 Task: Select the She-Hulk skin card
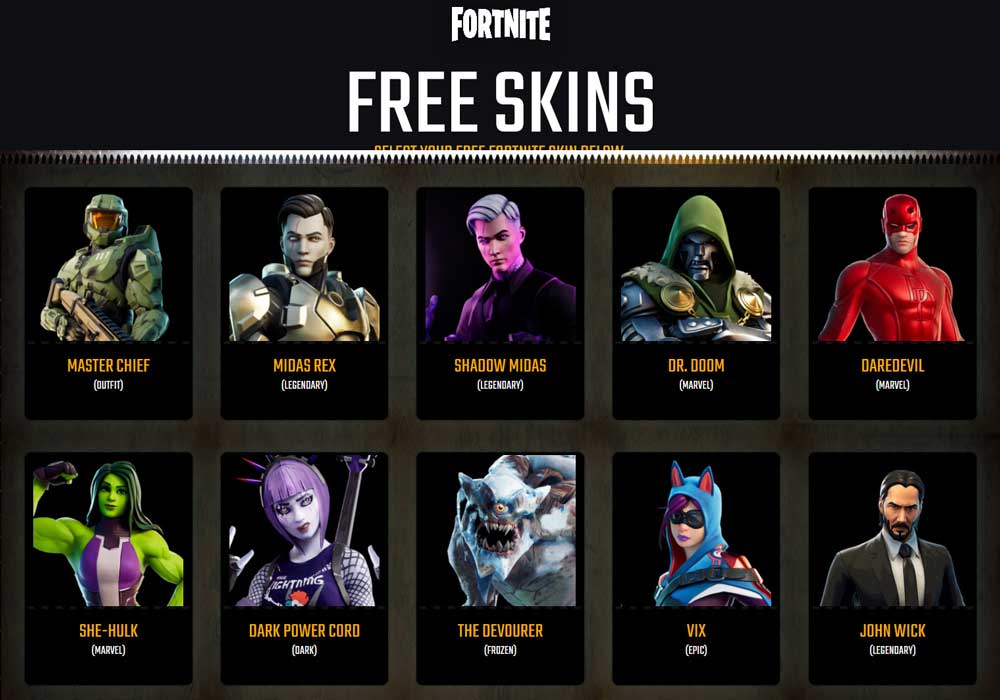tap(108, 568)
